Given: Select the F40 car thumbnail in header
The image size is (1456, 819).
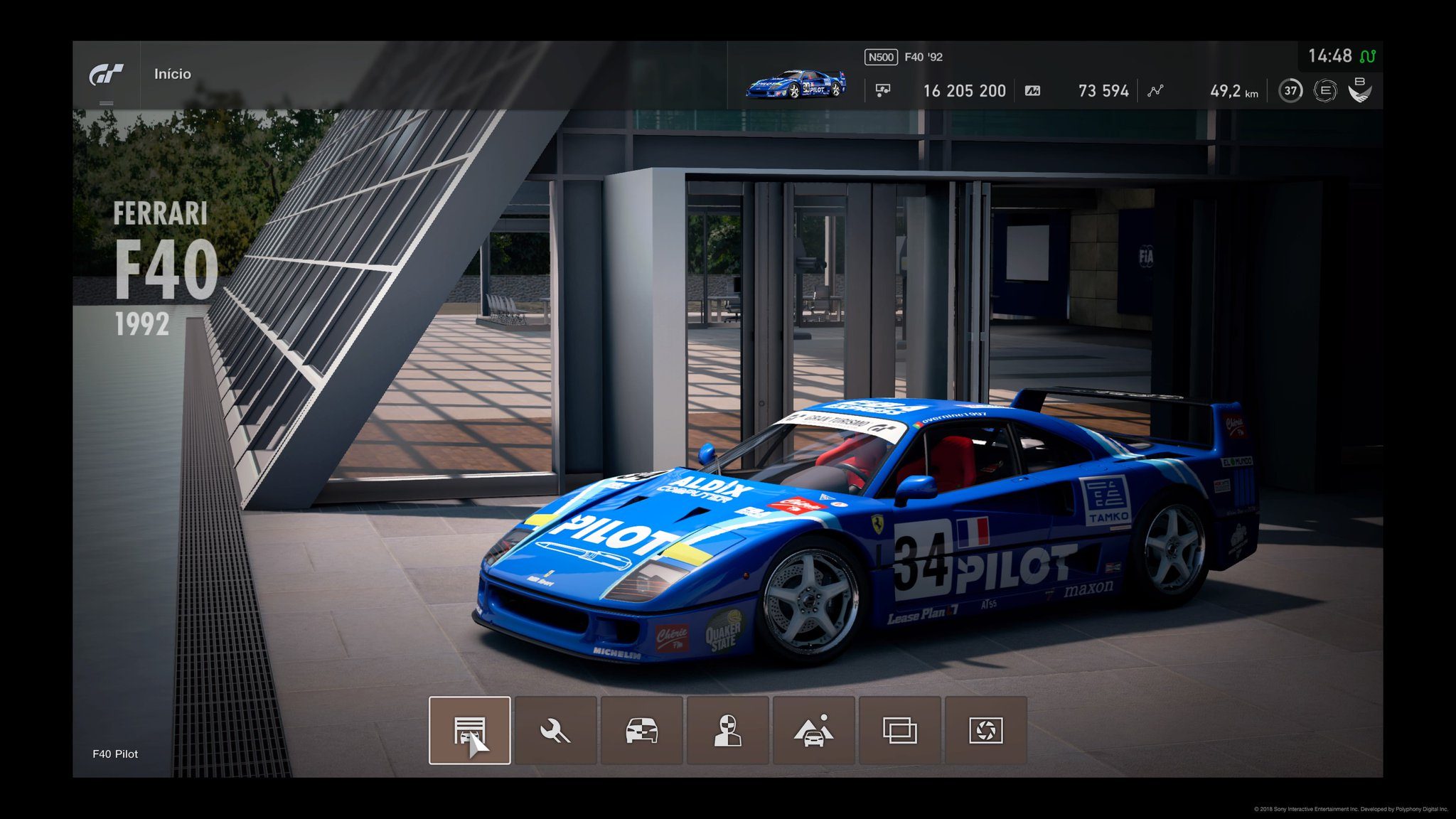Looking at the screenshot, I should (x=796, y=84).
